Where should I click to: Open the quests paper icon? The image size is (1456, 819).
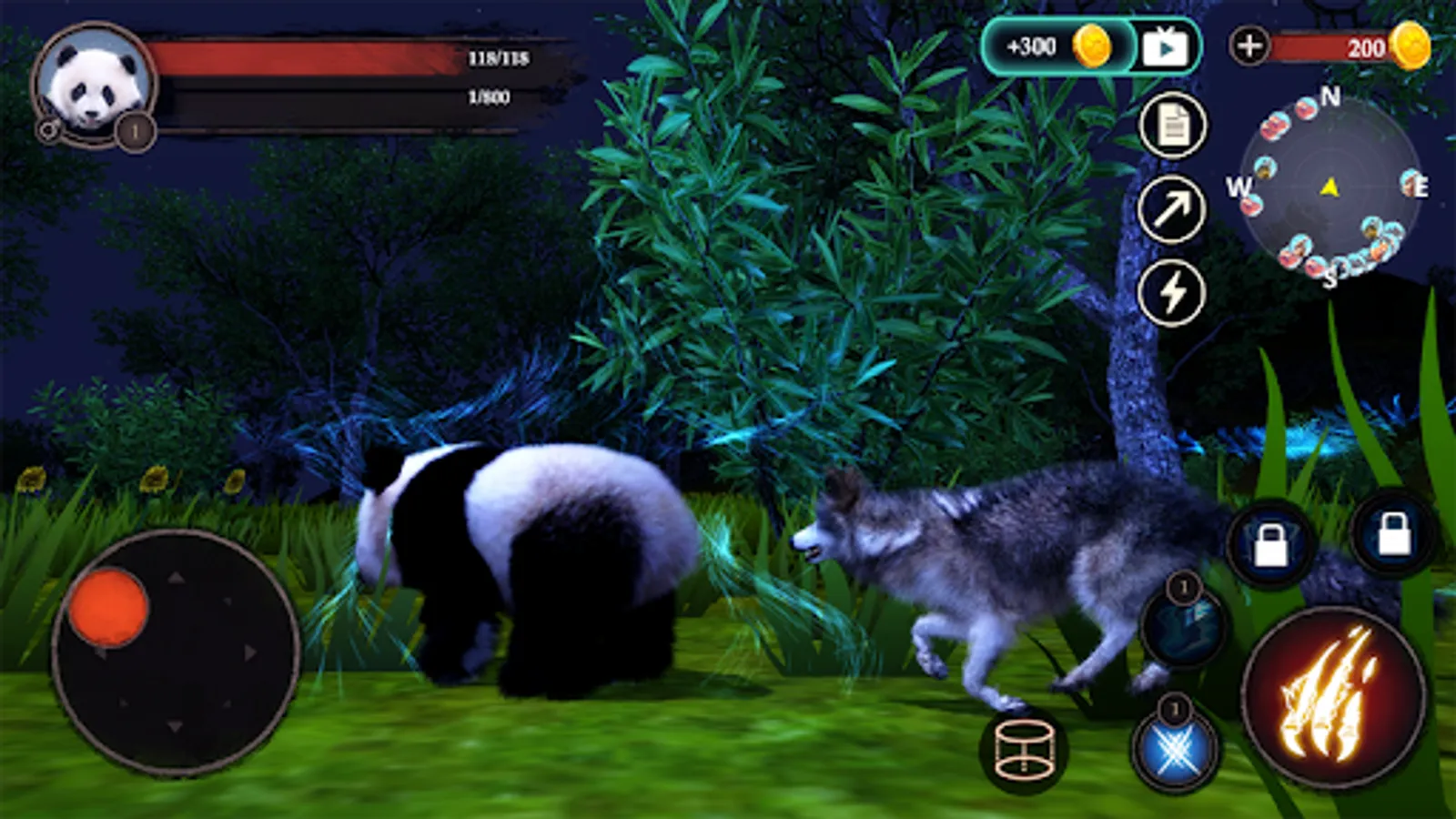coord(1174,126)
